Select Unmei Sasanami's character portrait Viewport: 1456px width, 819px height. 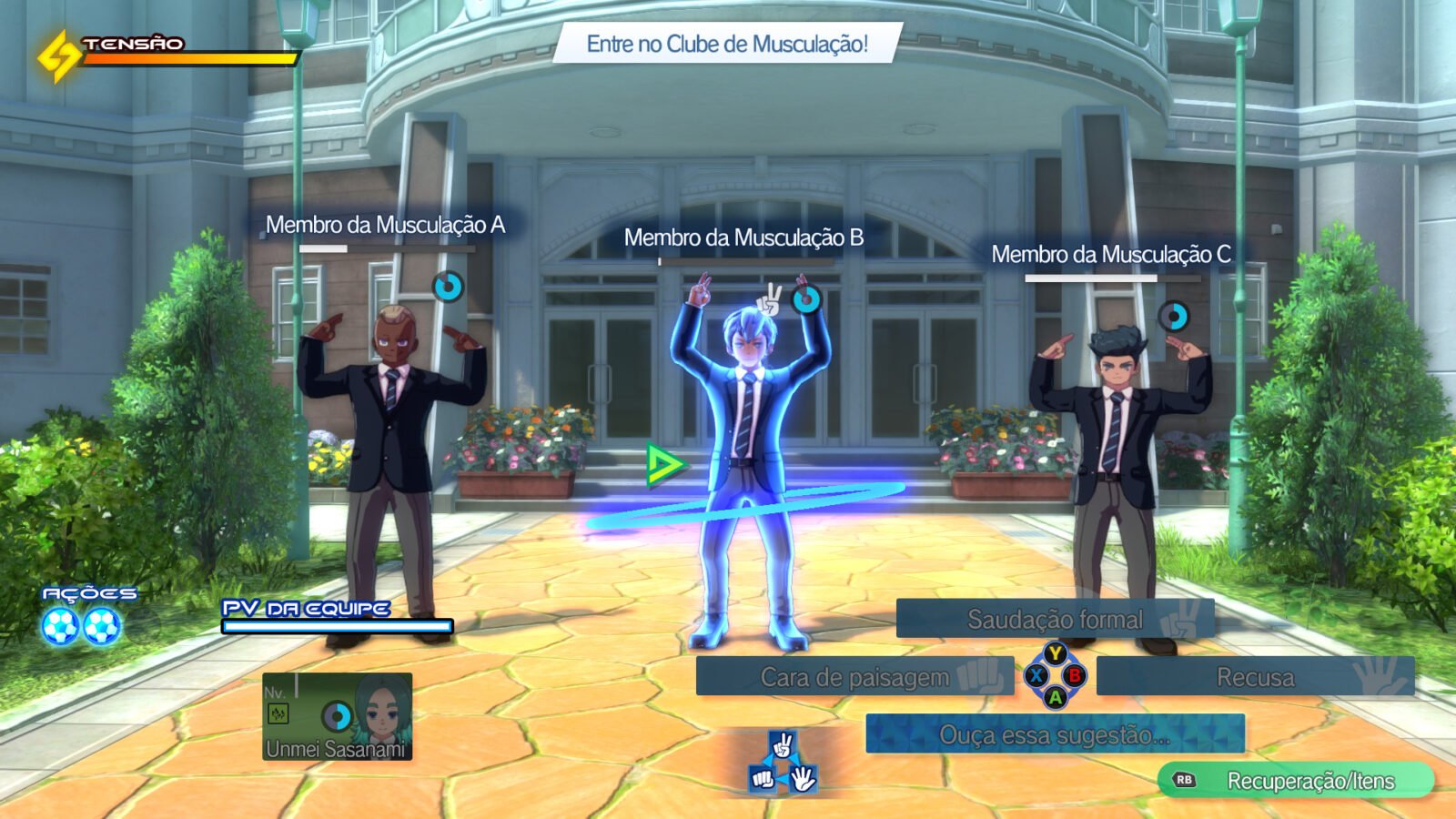pos(338,717)
